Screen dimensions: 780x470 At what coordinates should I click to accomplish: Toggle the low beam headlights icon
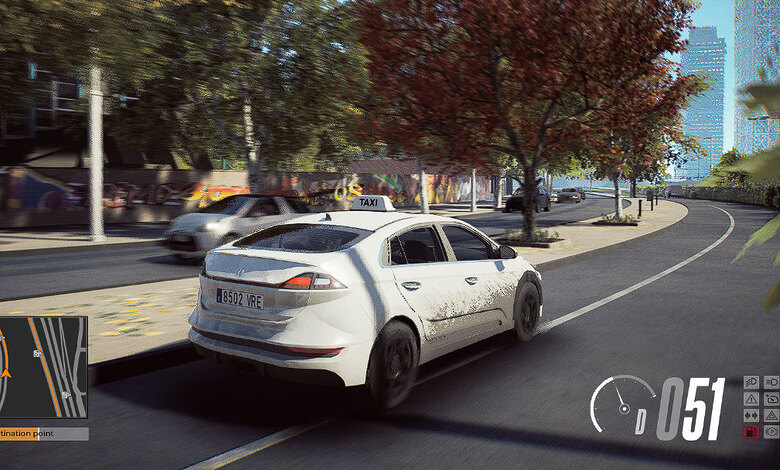click(751, 382)
